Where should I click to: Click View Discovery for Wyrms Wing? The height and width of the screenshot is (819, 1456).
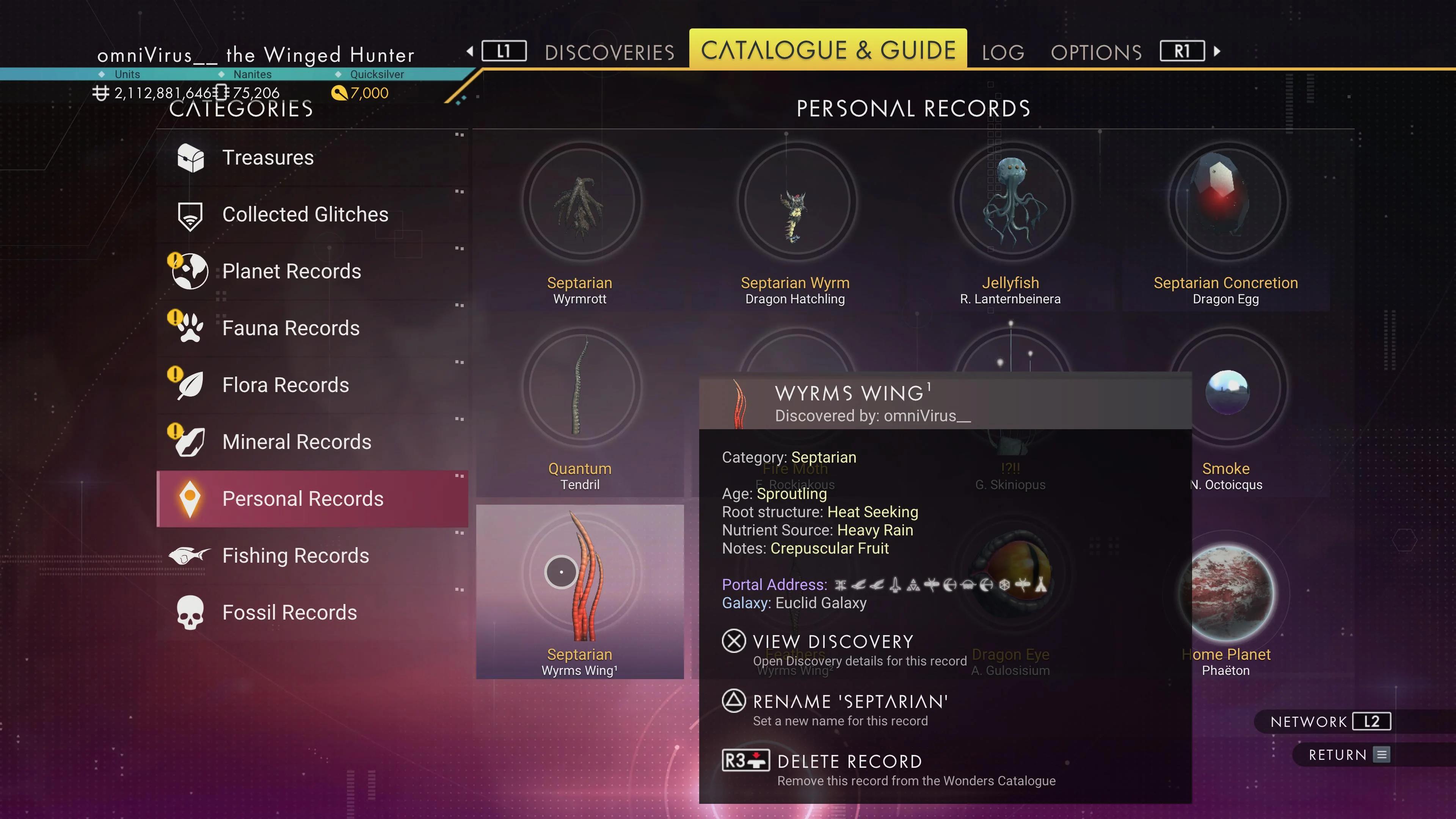point(833,642)
